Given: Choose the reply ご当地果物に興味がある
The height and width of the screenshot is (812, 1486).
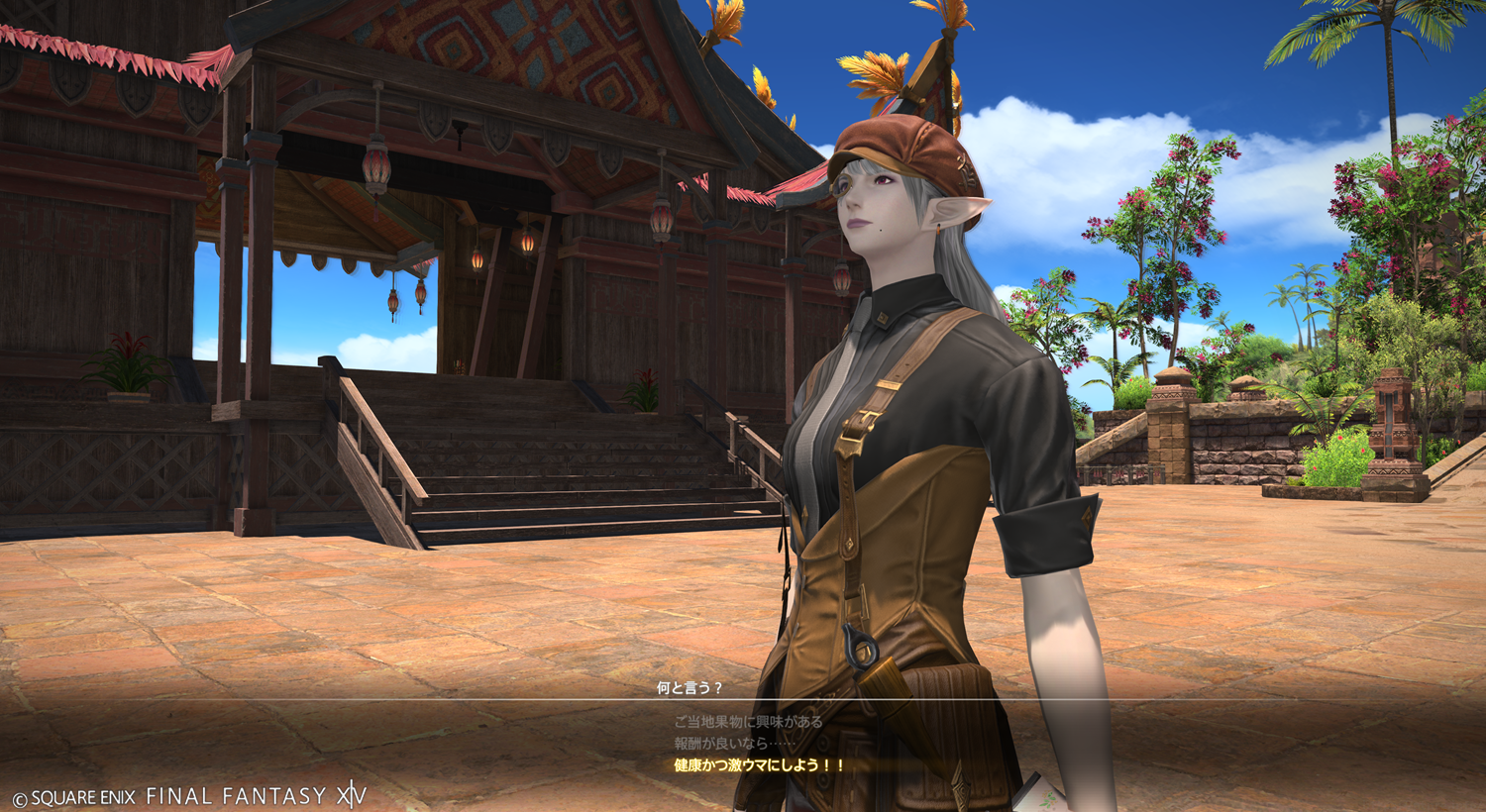Looking at the screenshot, I should [x=748, y=722].
